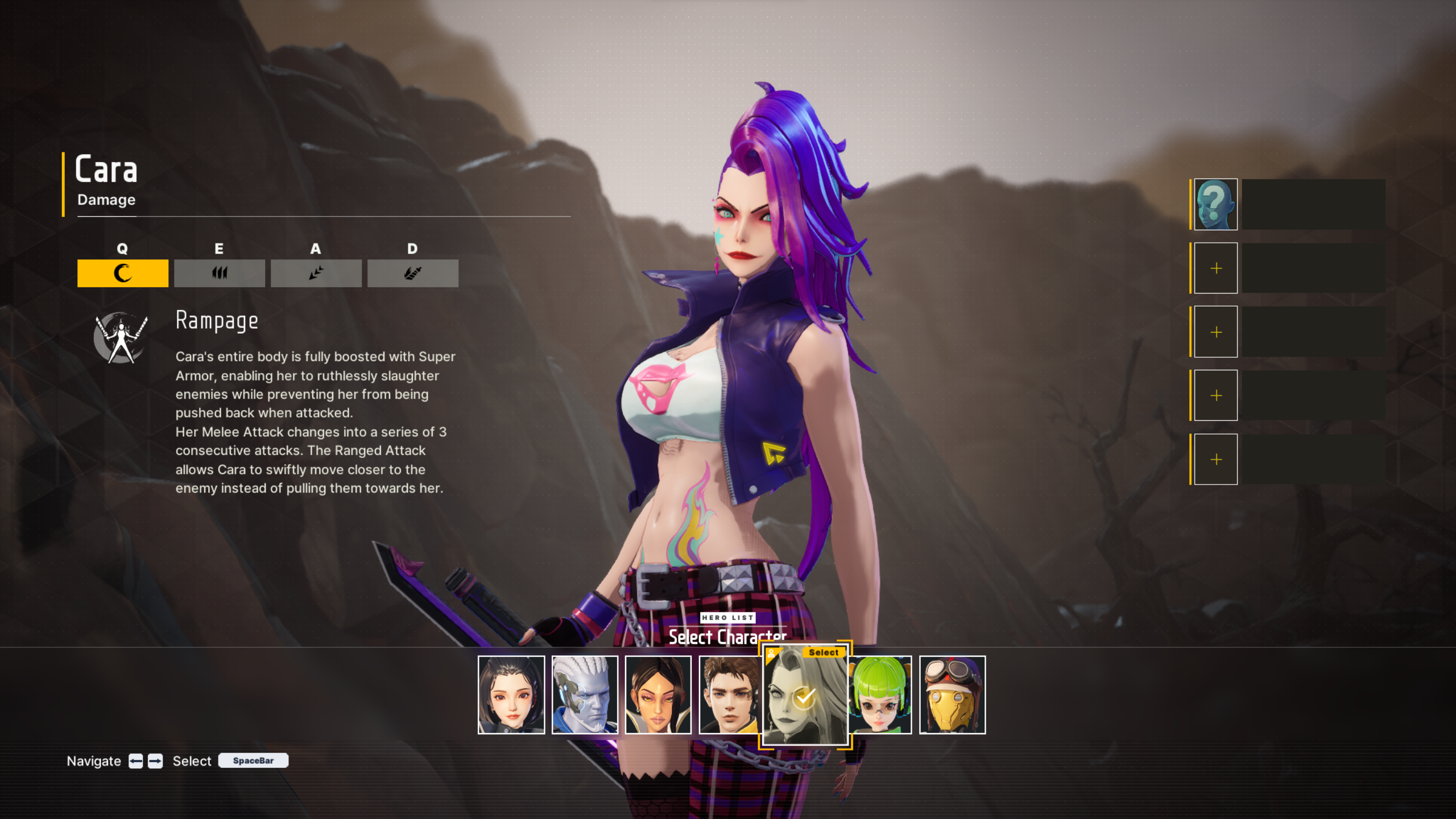Click the selected Cara portrait with checkmark
Screen dimensions: 1456x819
coord(804,695)
